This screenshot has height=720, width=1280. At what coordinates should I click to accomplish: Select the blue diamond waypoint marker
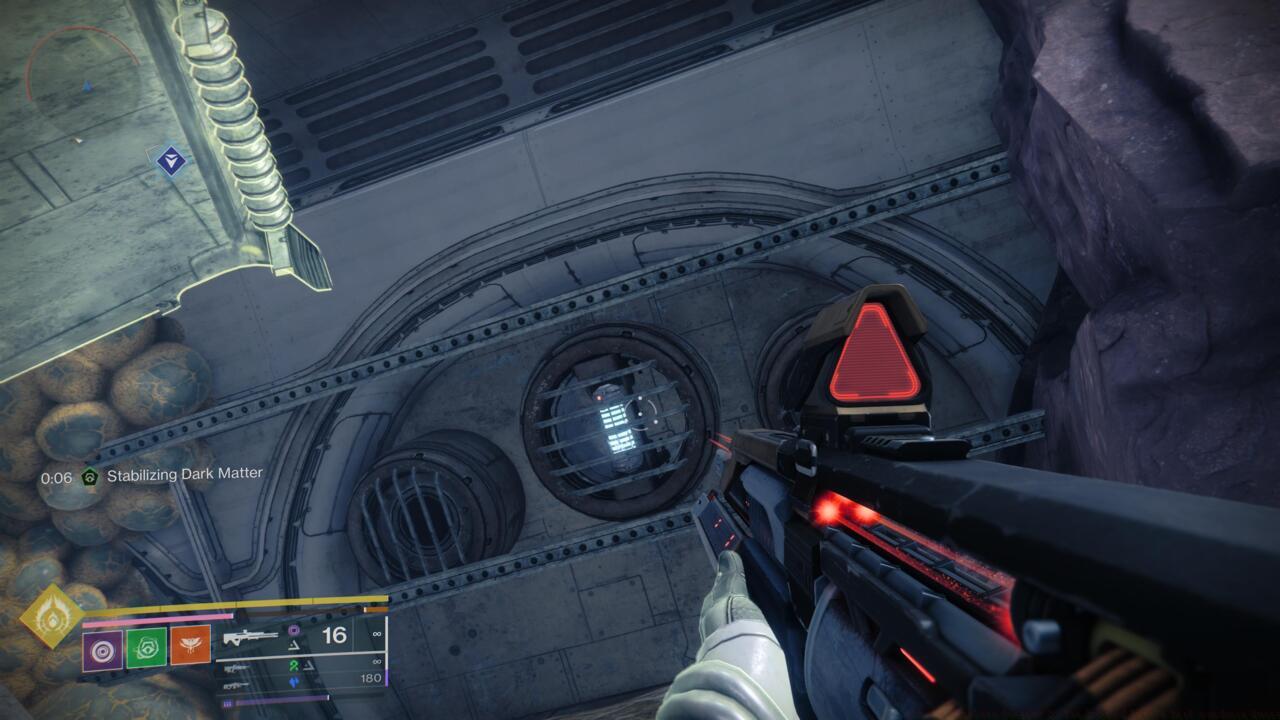(172, 160)
